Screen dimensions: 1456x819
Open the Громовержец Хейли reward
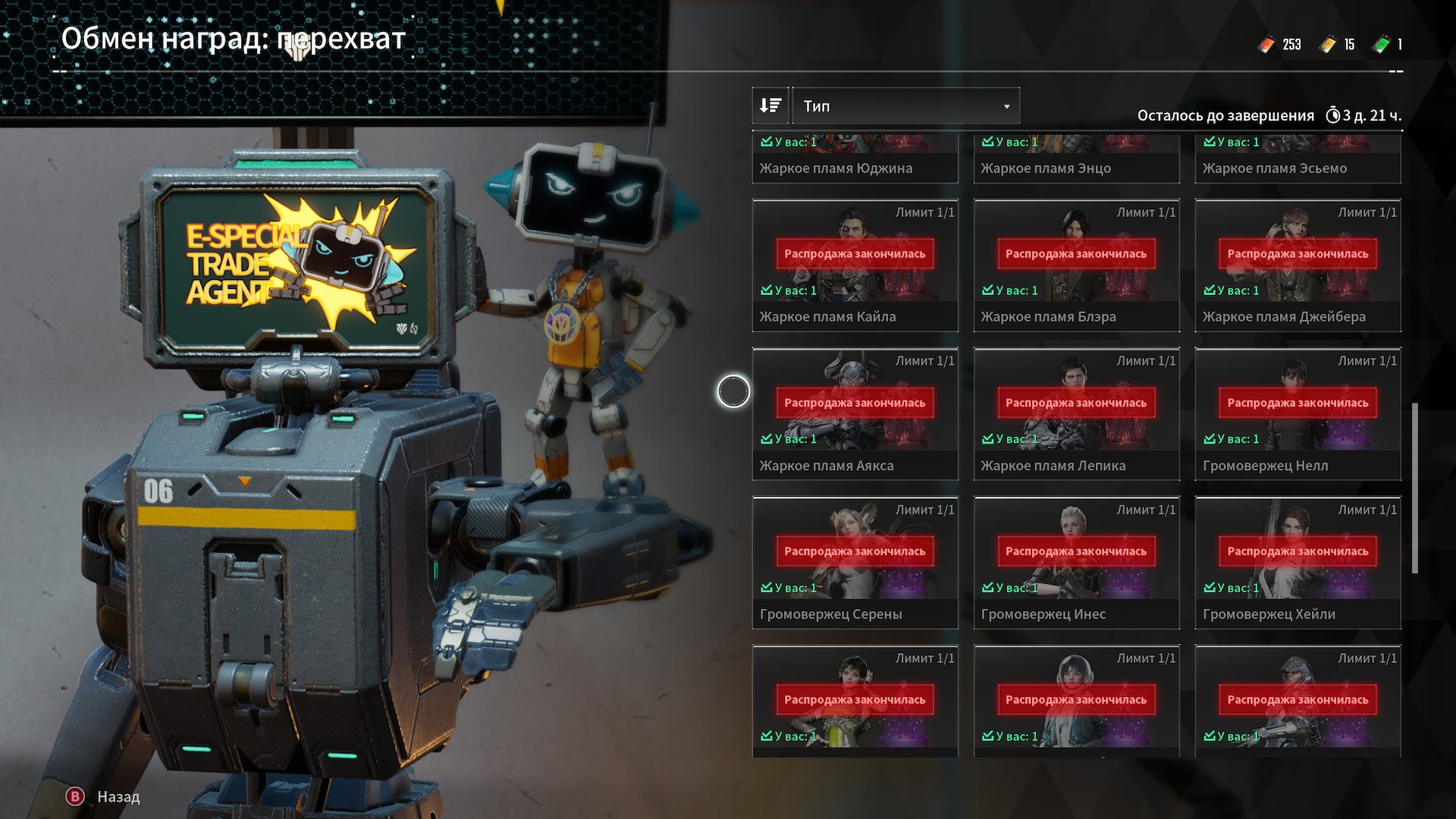pyautogui.click(x=1298, y=563)
